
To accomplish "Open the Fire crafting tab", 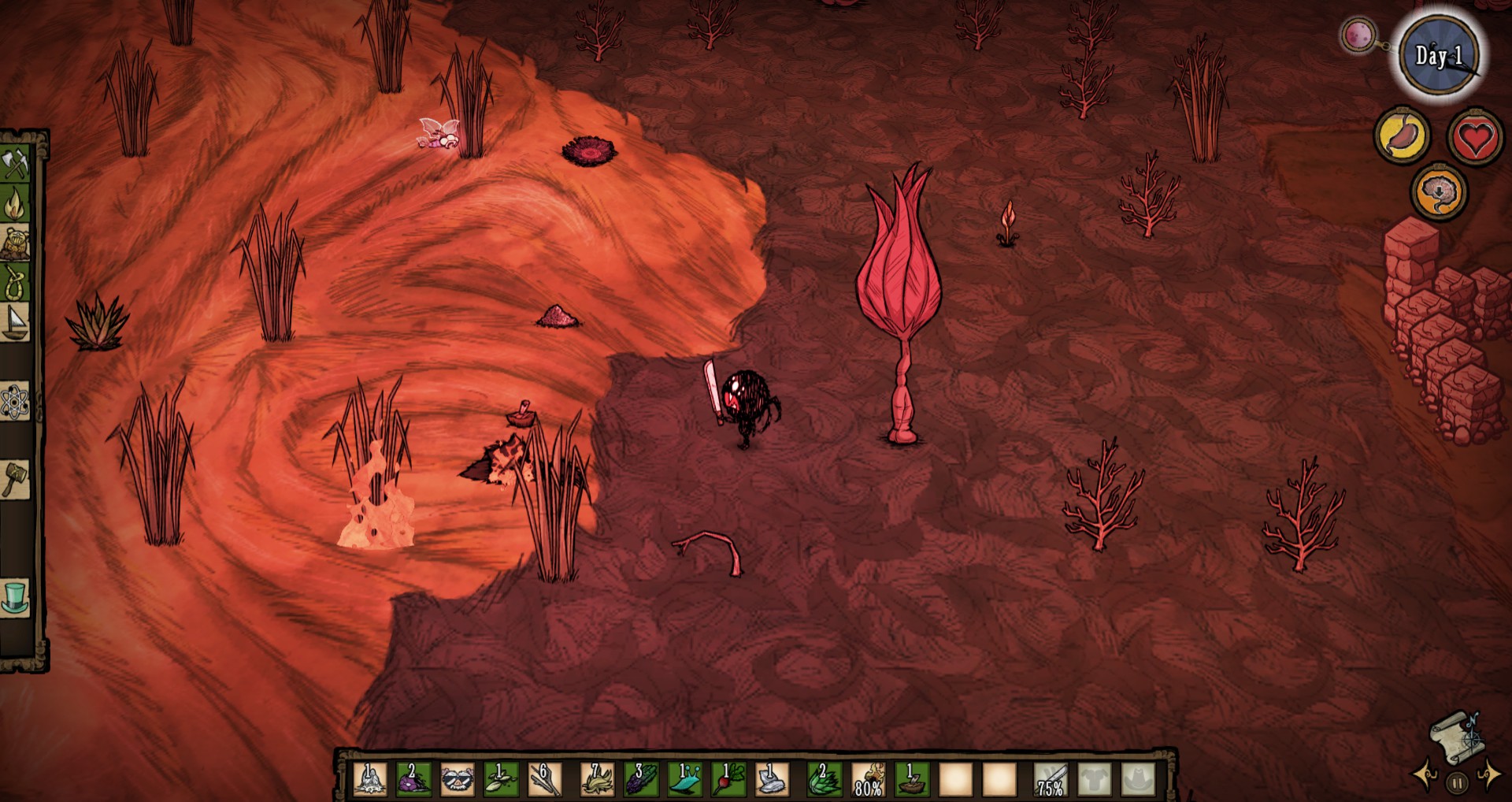I will point(15,205).
